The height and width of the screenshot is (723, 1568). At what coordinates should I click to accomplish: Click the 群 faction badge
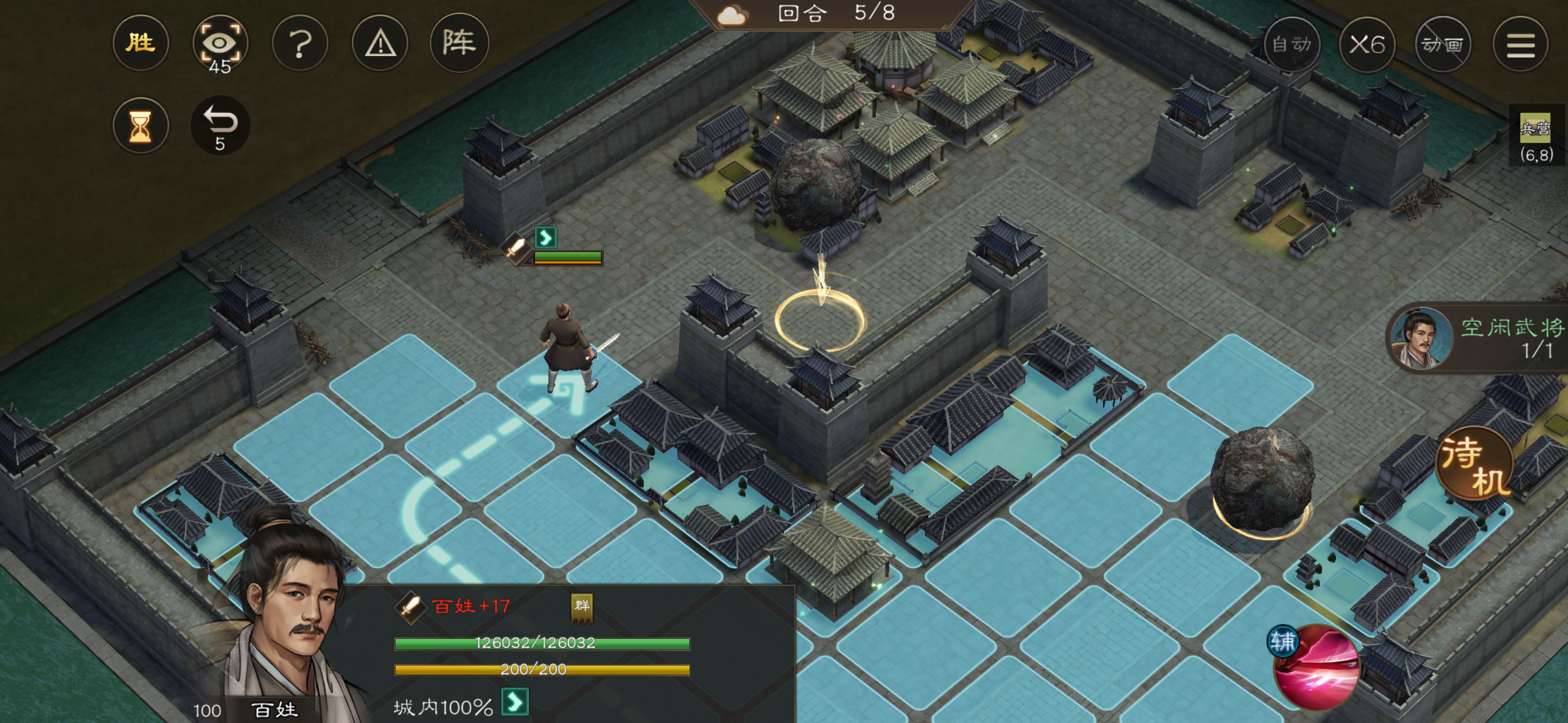[x=582, y=606]
